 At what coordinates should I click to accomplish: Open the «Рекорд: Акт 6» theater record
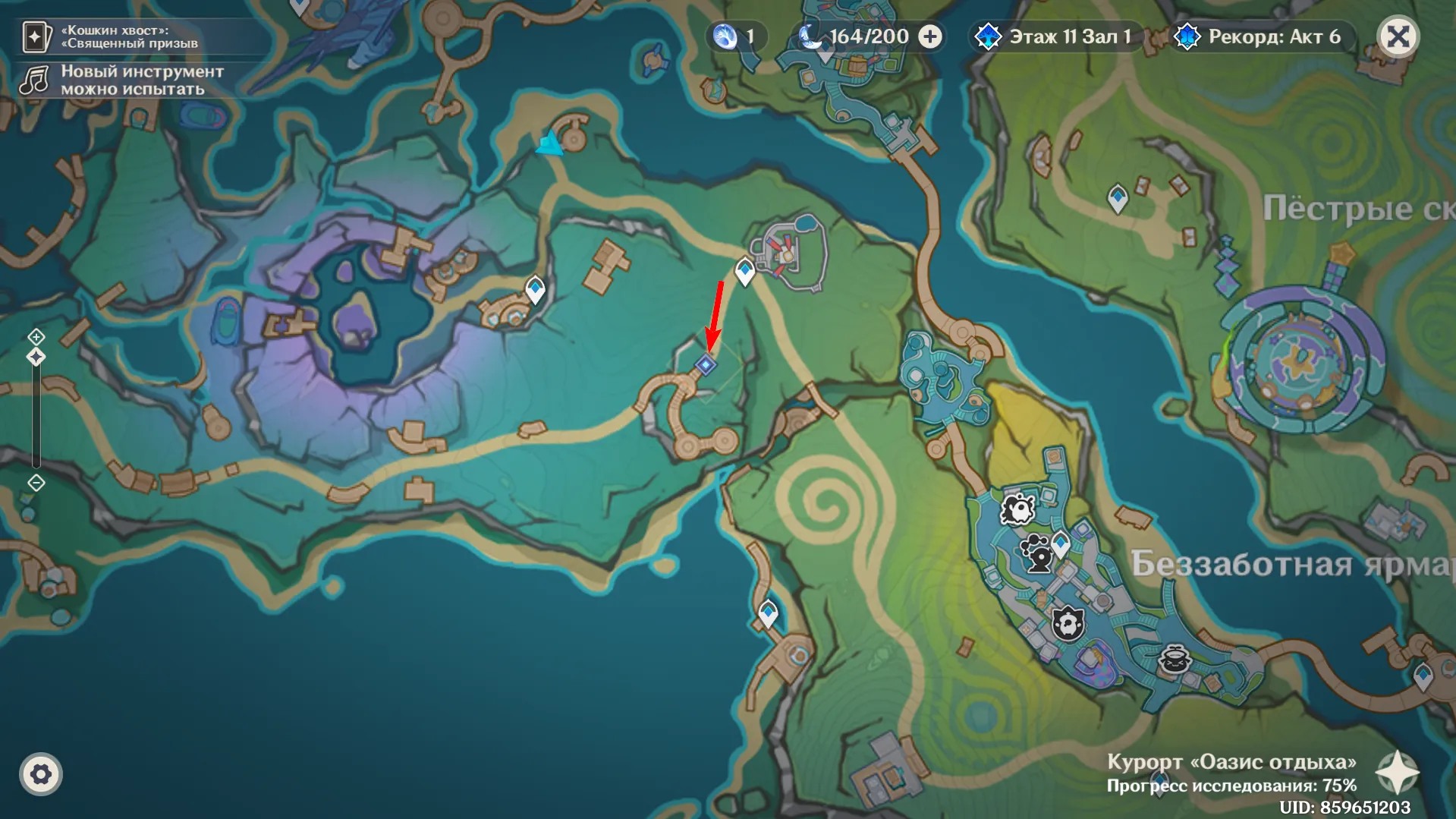tap(1259, 36)
